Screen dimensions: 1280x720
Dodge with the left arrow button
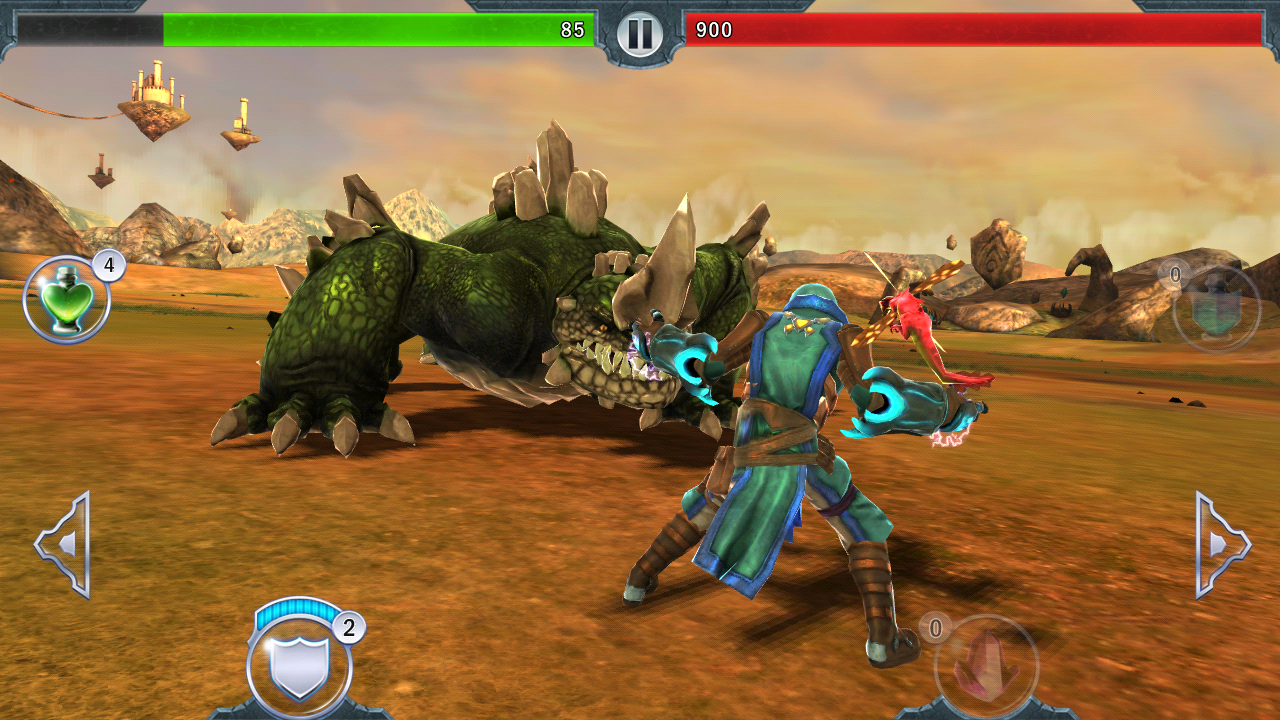(x=64, y=545)
